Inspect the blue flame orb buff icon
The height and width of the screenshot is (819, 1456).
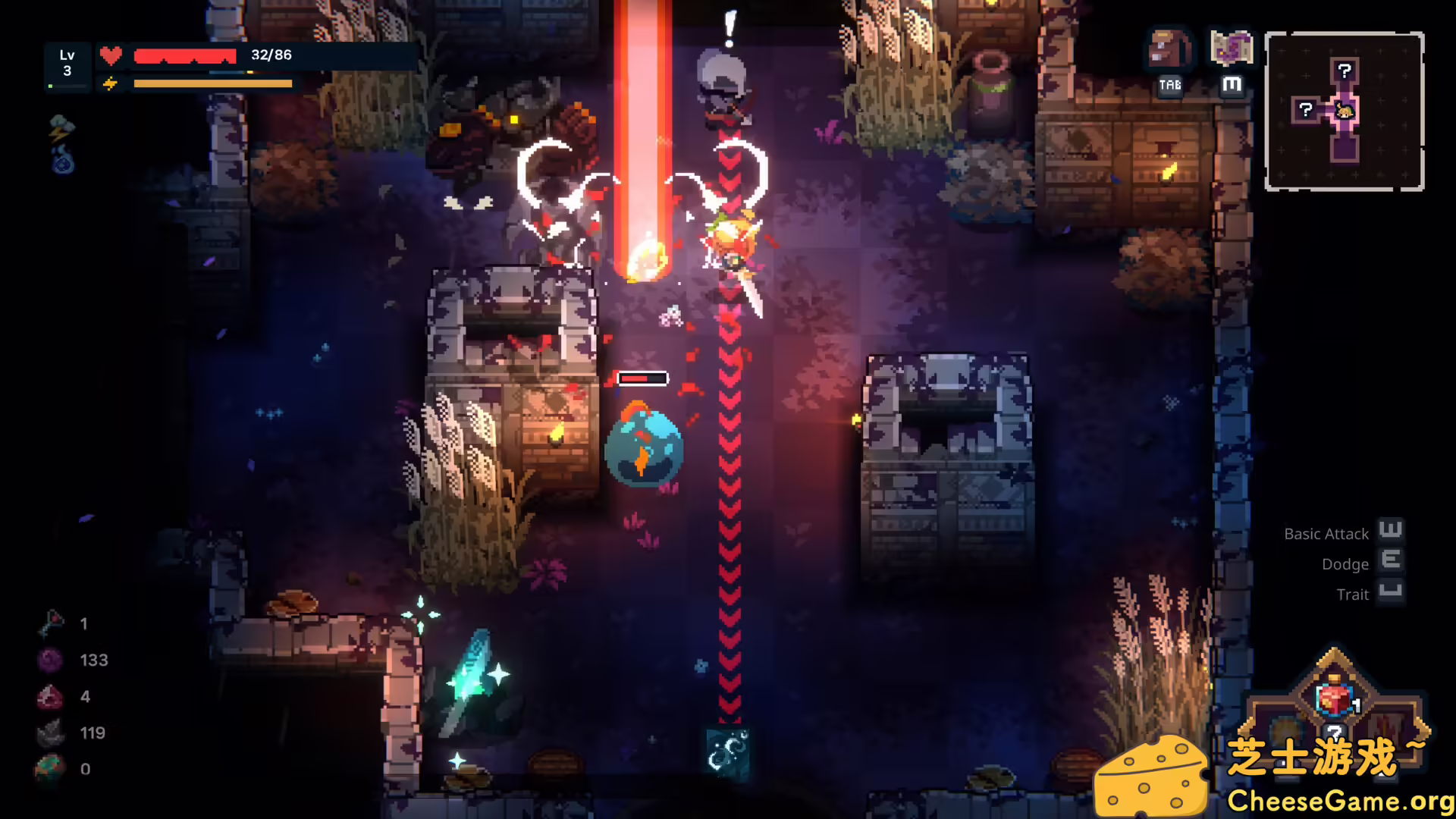point(63,161)
